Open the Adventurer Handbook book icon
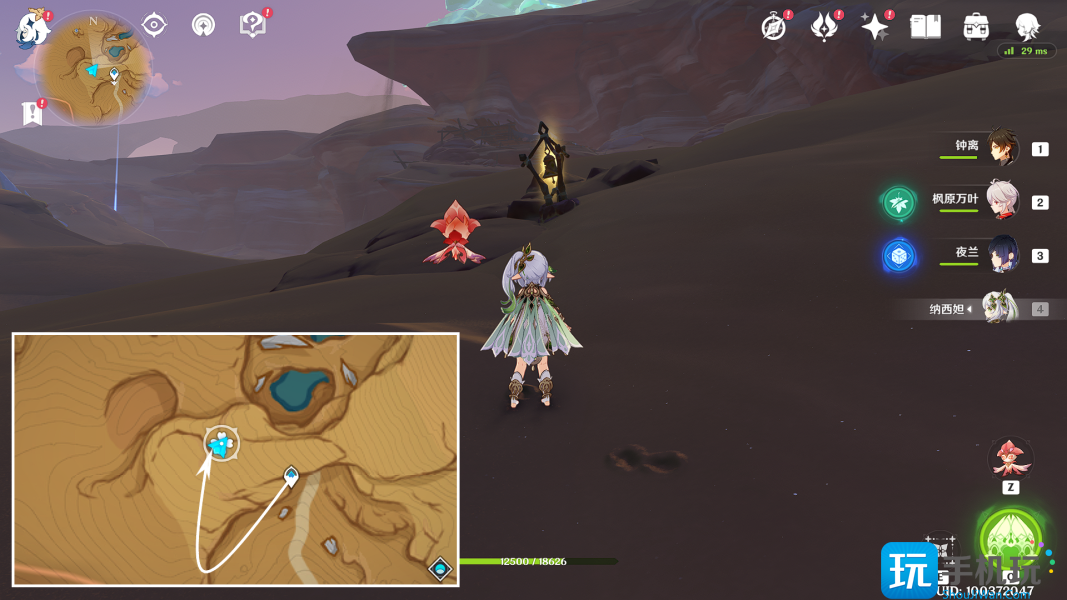This screenshot has width=1067, height=600. click(925, 27)
